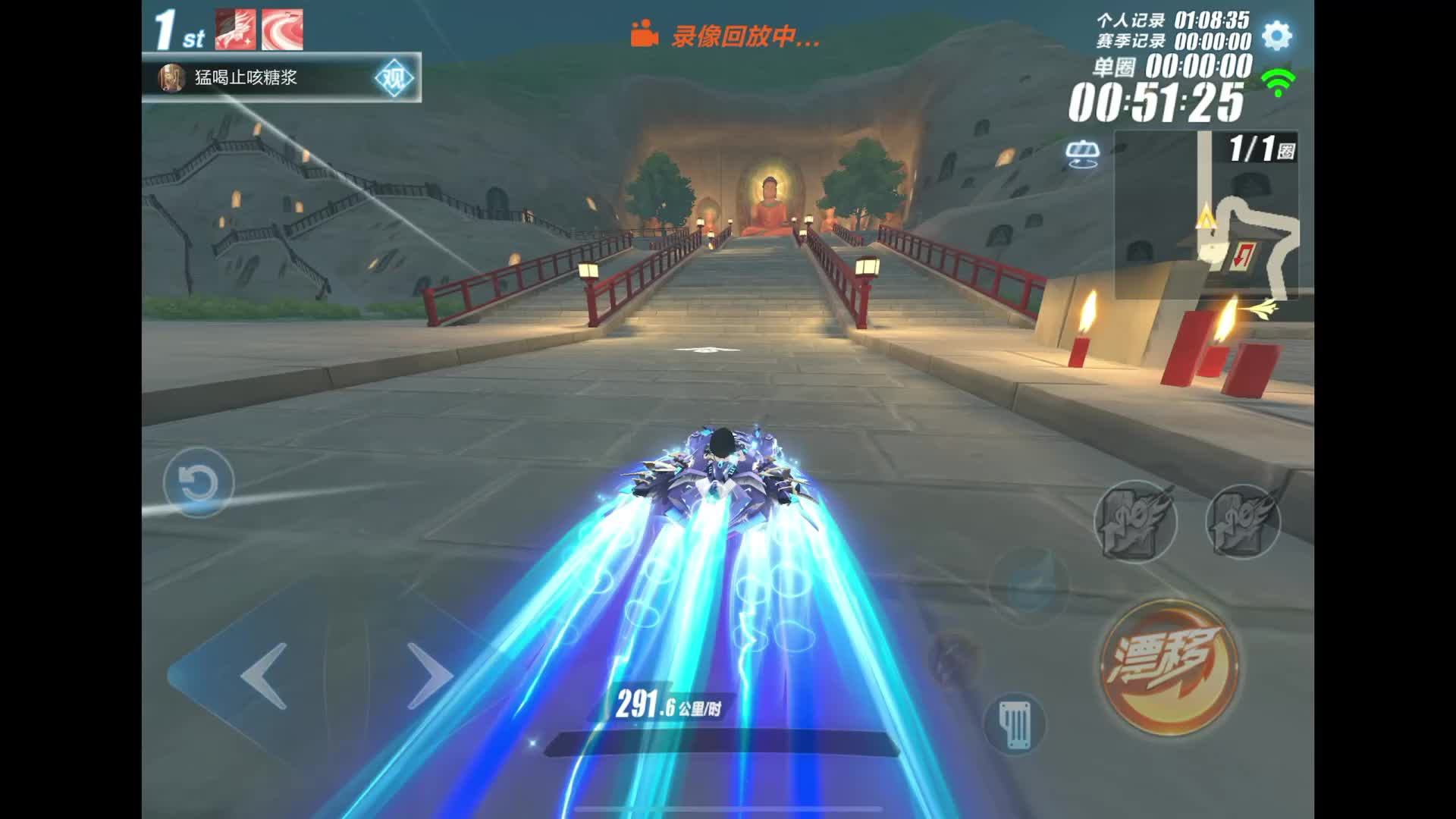Steer left with the left arrow
The height and width of the screenshot is (819, 1456).
coord(264,675)
